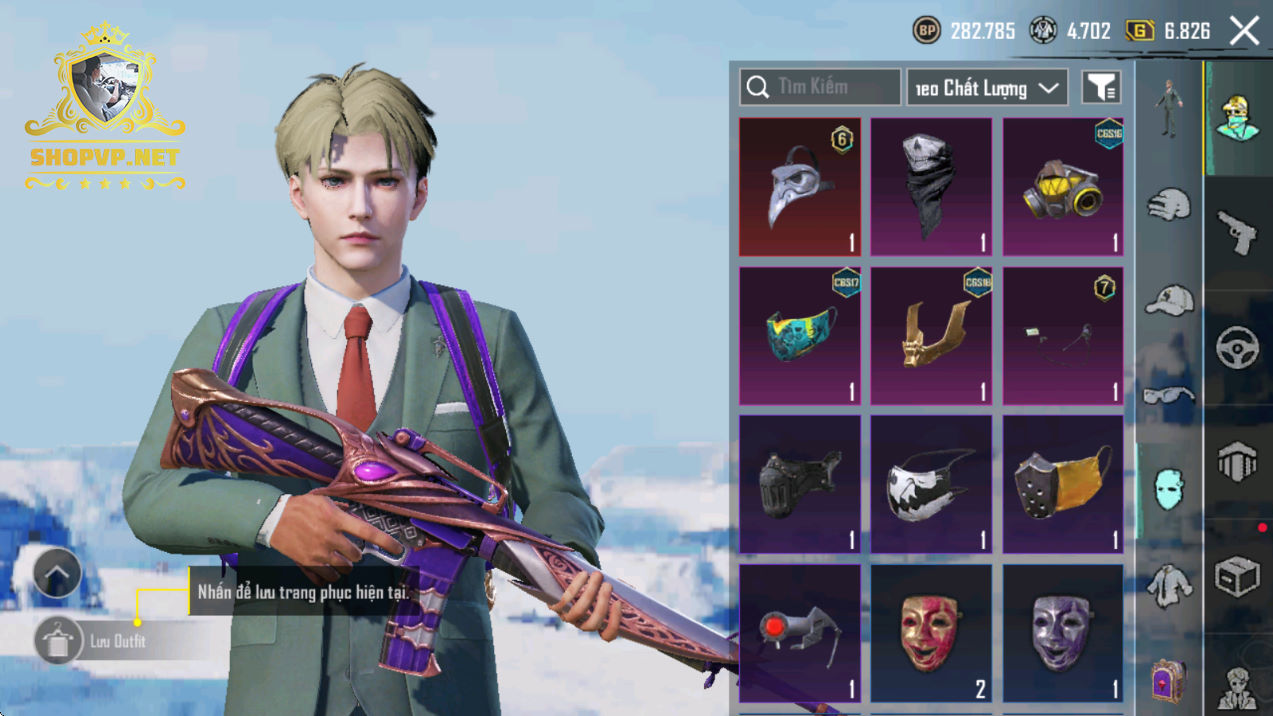Click the search field labeled Tìm Kiếm
The width and height of the screenshot is (1273, 716).
[x=820, y=87]
